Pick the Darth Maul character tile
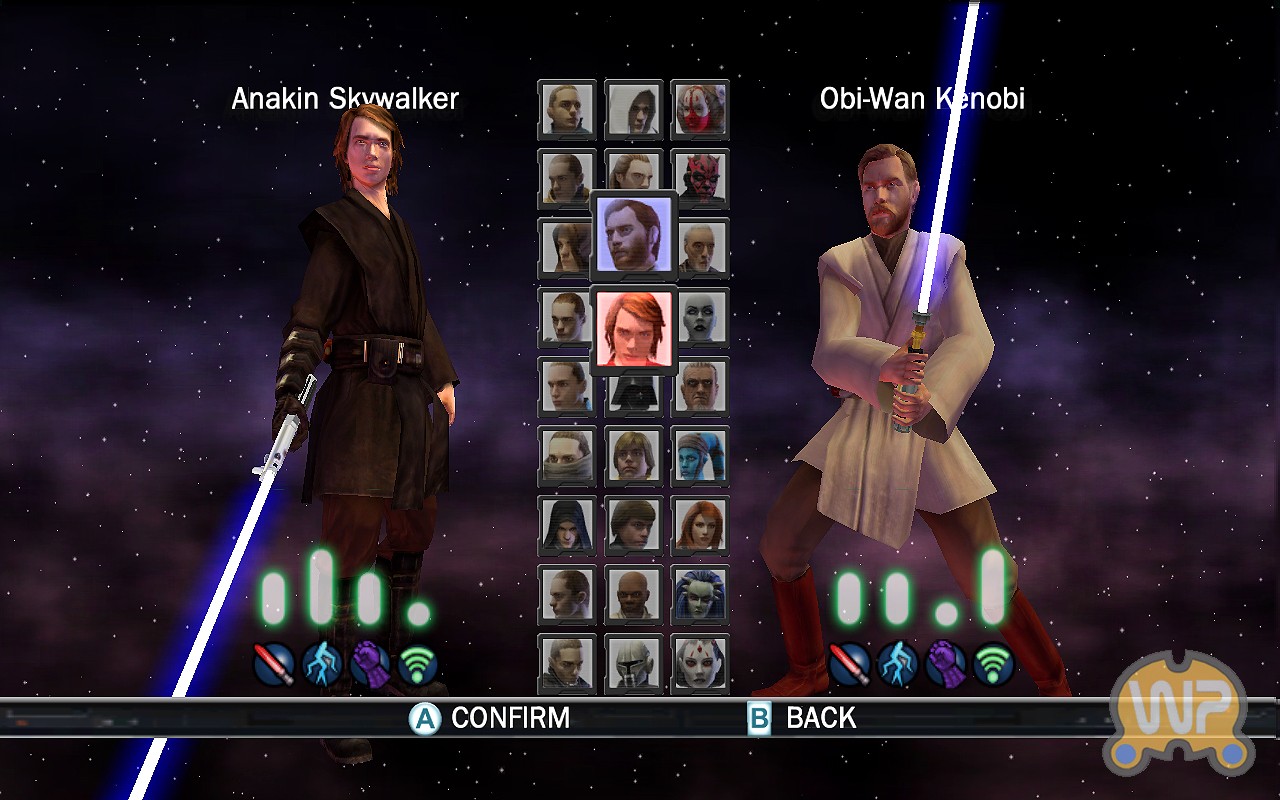 click(x=700, y=178)
